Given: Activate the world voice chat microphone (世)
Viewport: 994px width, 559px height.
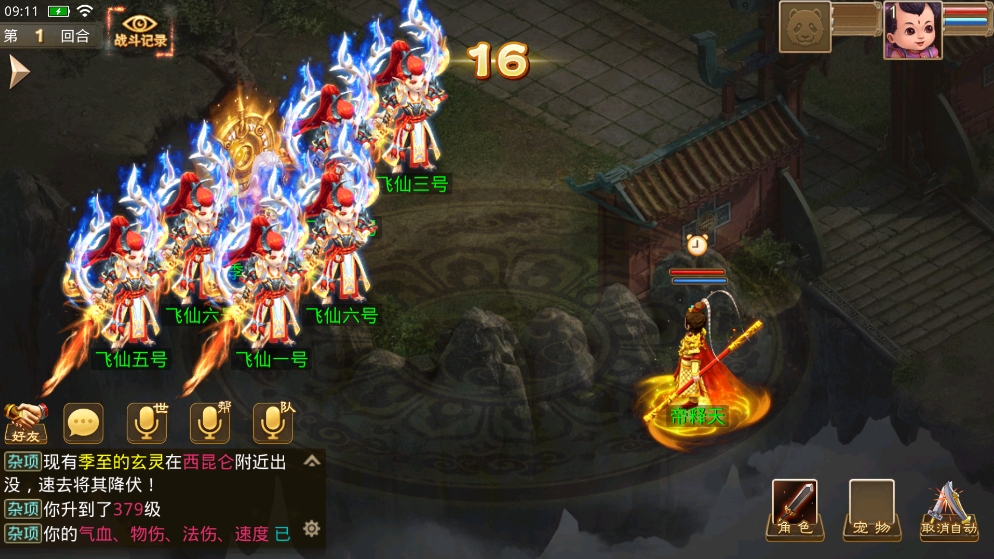Looking at the screenshot, I should 148,423.
